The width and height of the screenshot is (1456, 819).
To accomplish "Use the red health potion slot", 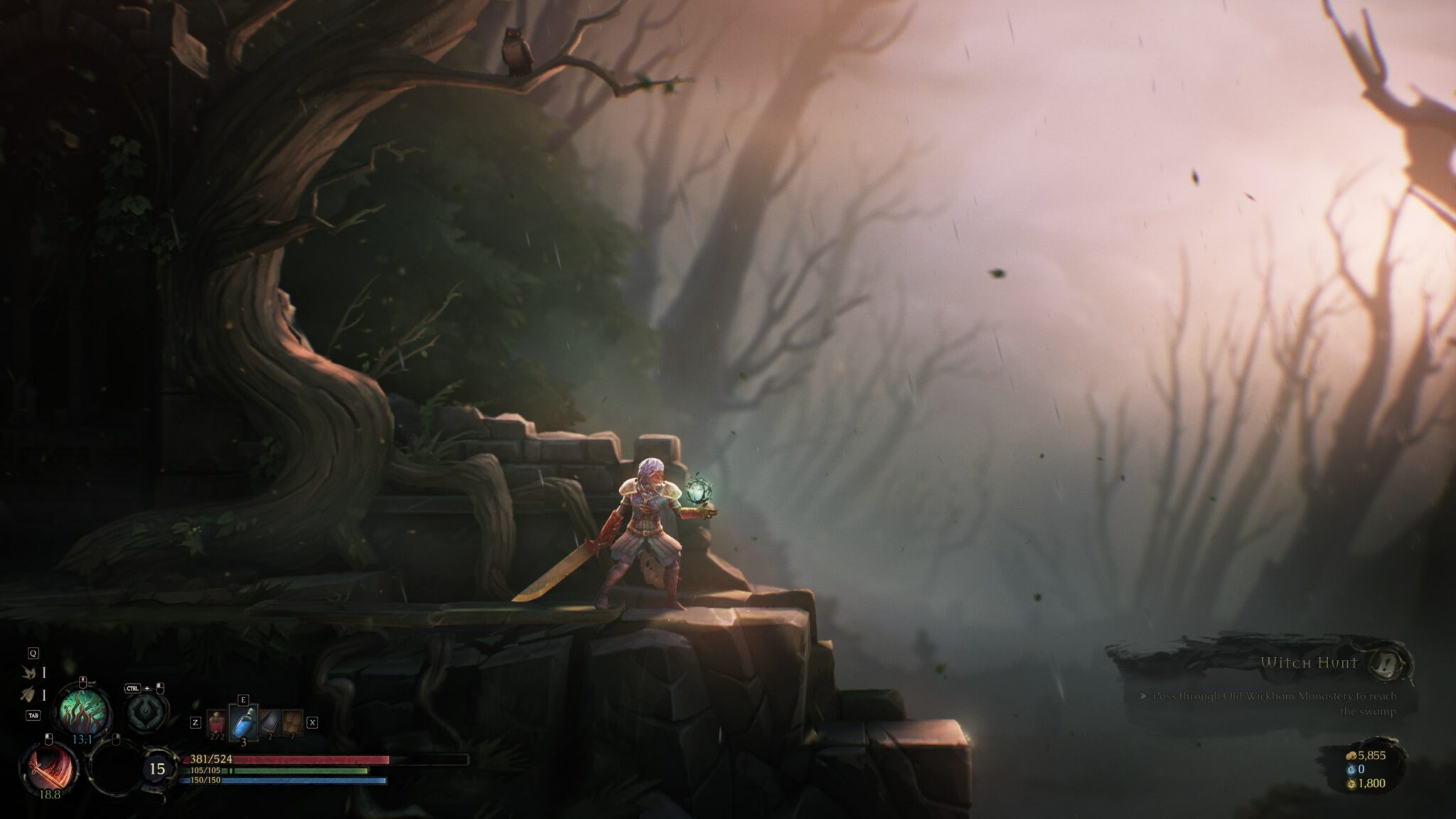I will coord(217,722).
